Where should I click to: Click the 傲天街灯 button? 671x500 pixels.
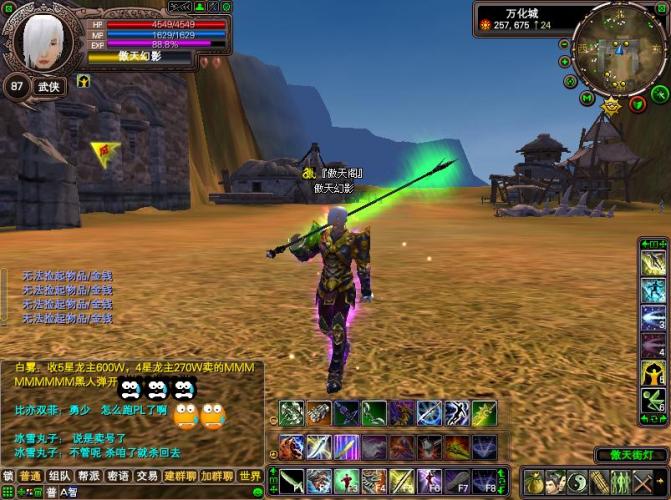630,455
